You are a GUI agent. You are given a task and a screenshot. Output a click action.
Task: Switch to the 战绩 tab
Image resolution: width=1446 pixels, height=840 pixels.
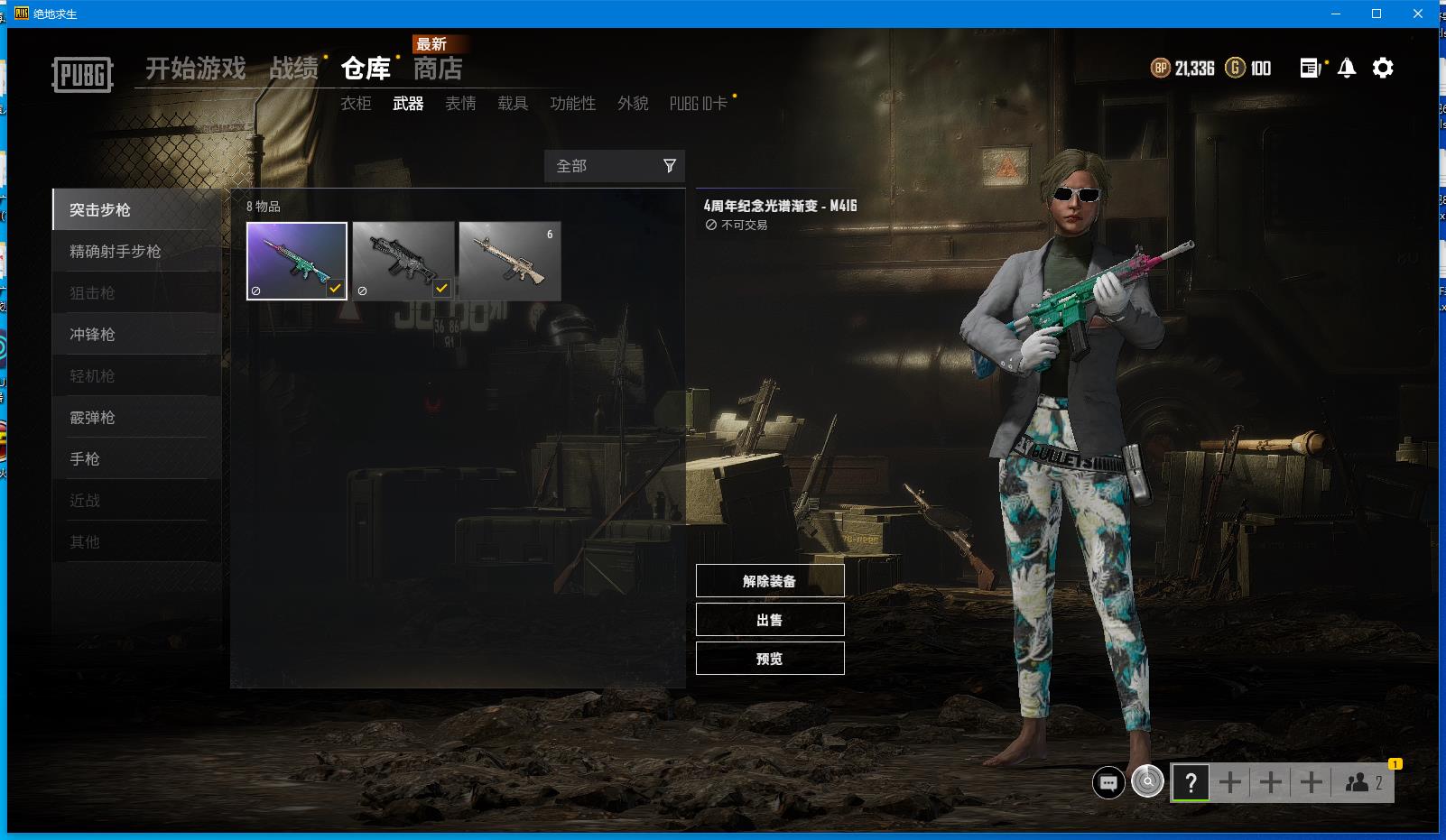pos(293,69)
